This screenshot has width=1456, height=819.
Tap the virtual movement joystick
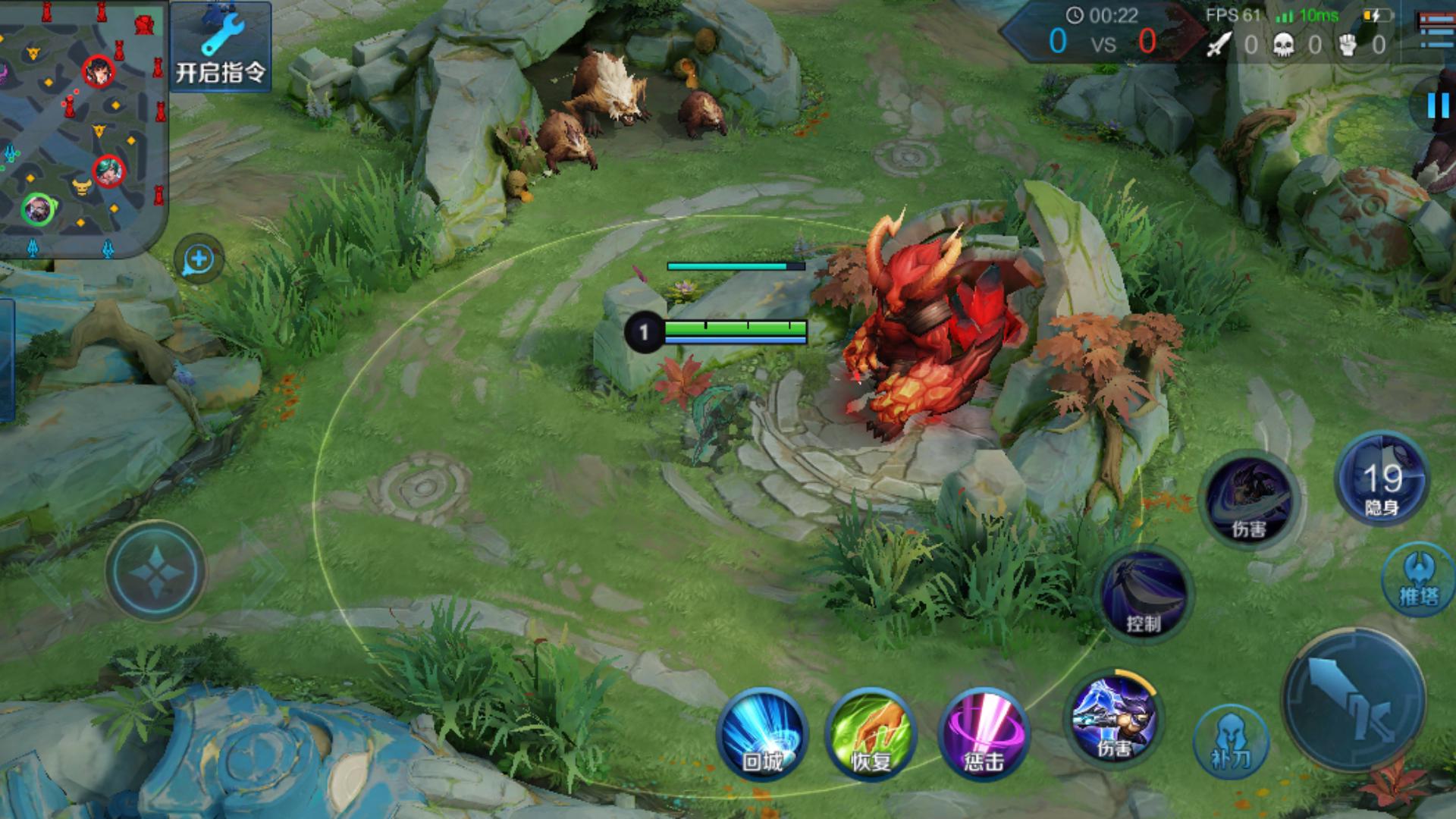[155, 571]
